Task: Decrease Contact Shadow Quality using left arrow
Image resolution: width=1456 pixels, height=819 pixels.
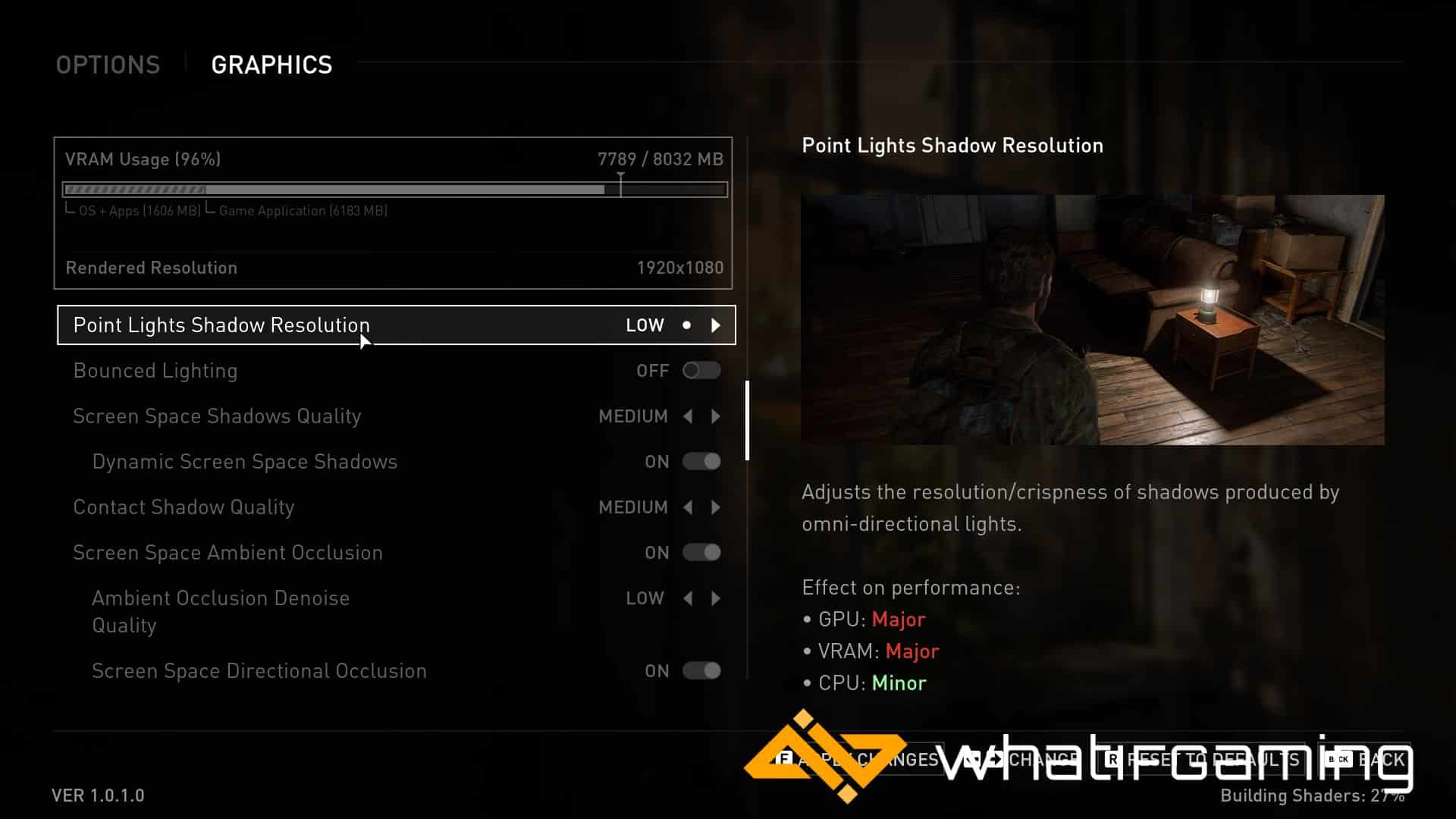Action: click(x=688, y=507)
